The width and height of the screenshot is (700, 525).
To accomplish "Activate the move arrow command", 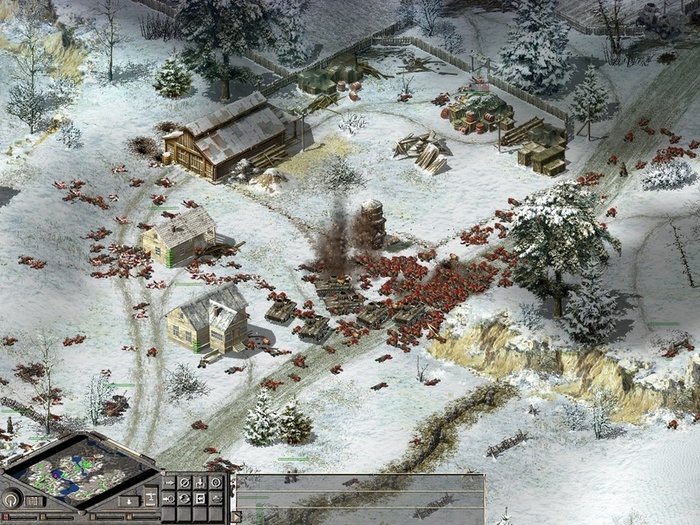I will coord(169,482).
